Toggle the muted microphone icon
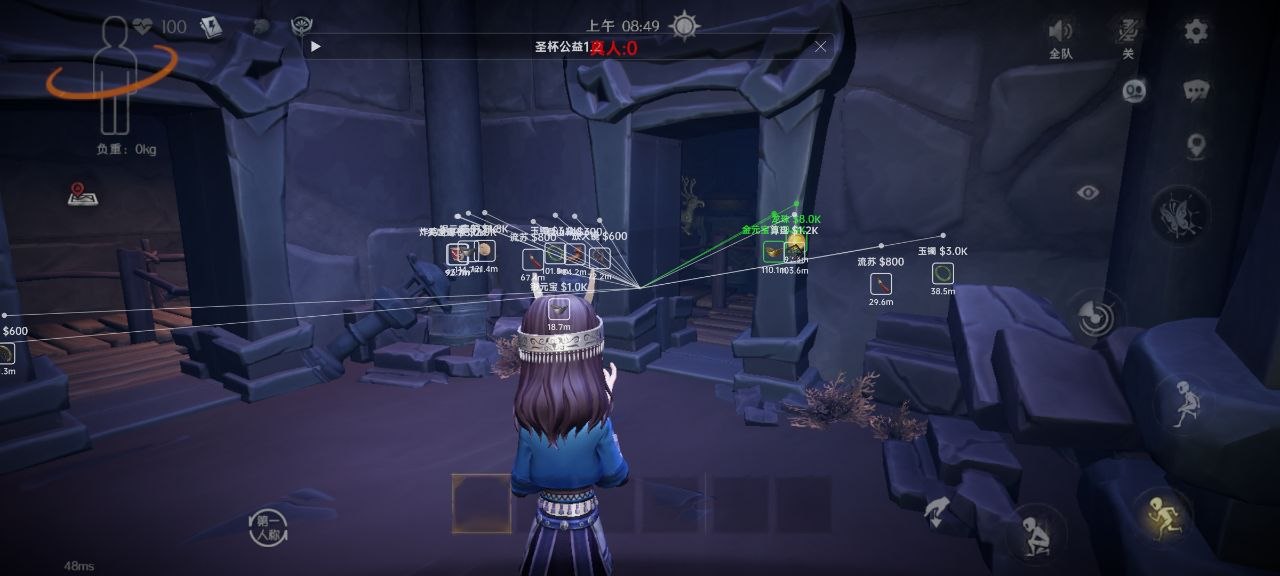The height and width of the screenshot is (576, 1280). (1128, 31)
